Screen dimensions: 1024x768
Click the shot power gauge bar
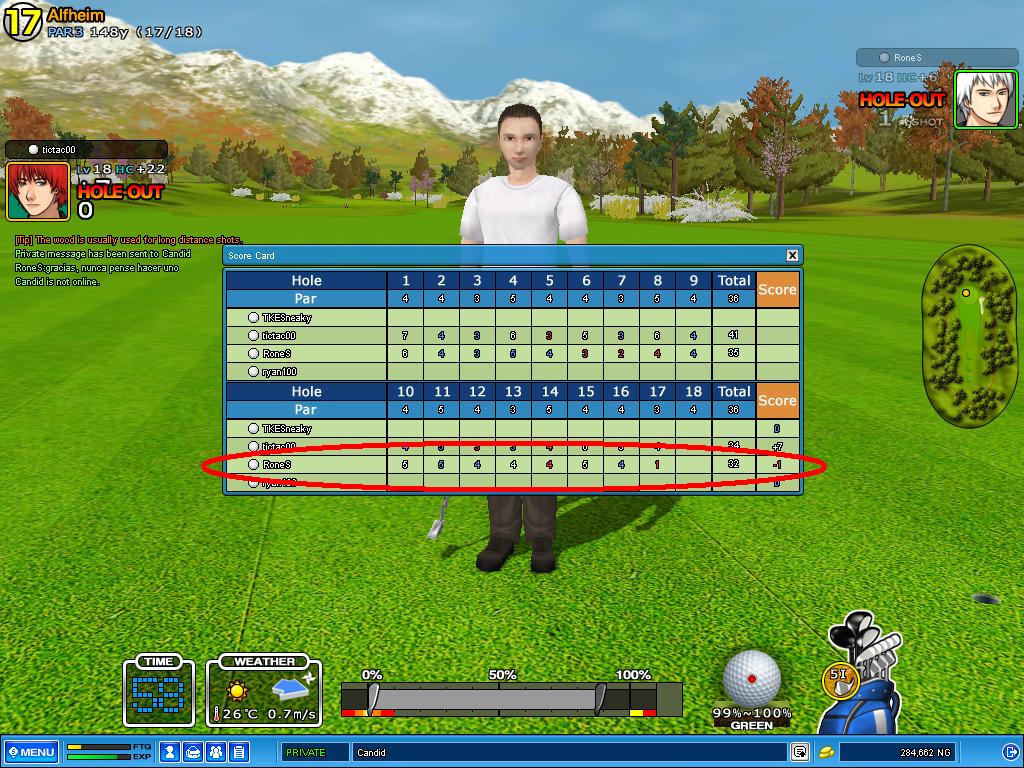coord(498,696)
